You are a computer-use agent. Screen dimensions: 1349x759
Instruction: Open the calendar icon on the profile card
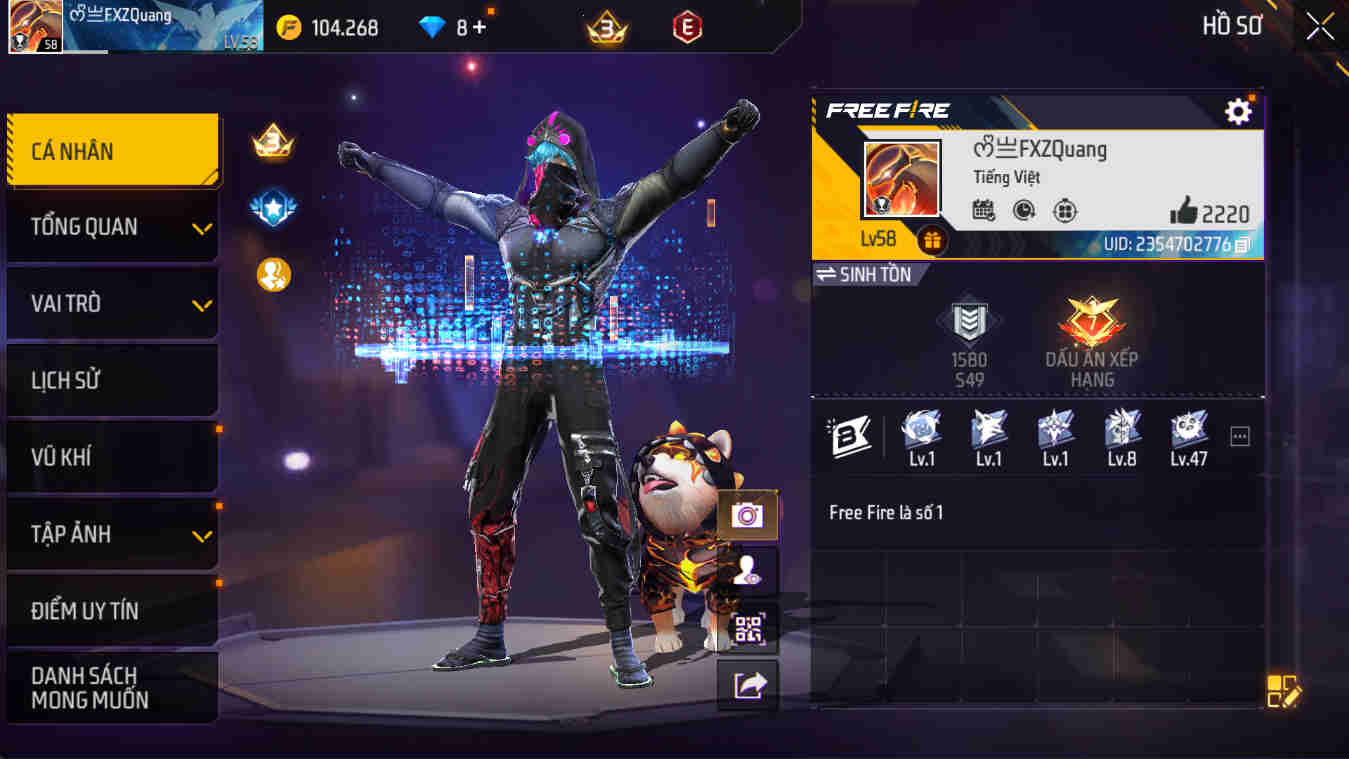(985, 210)
